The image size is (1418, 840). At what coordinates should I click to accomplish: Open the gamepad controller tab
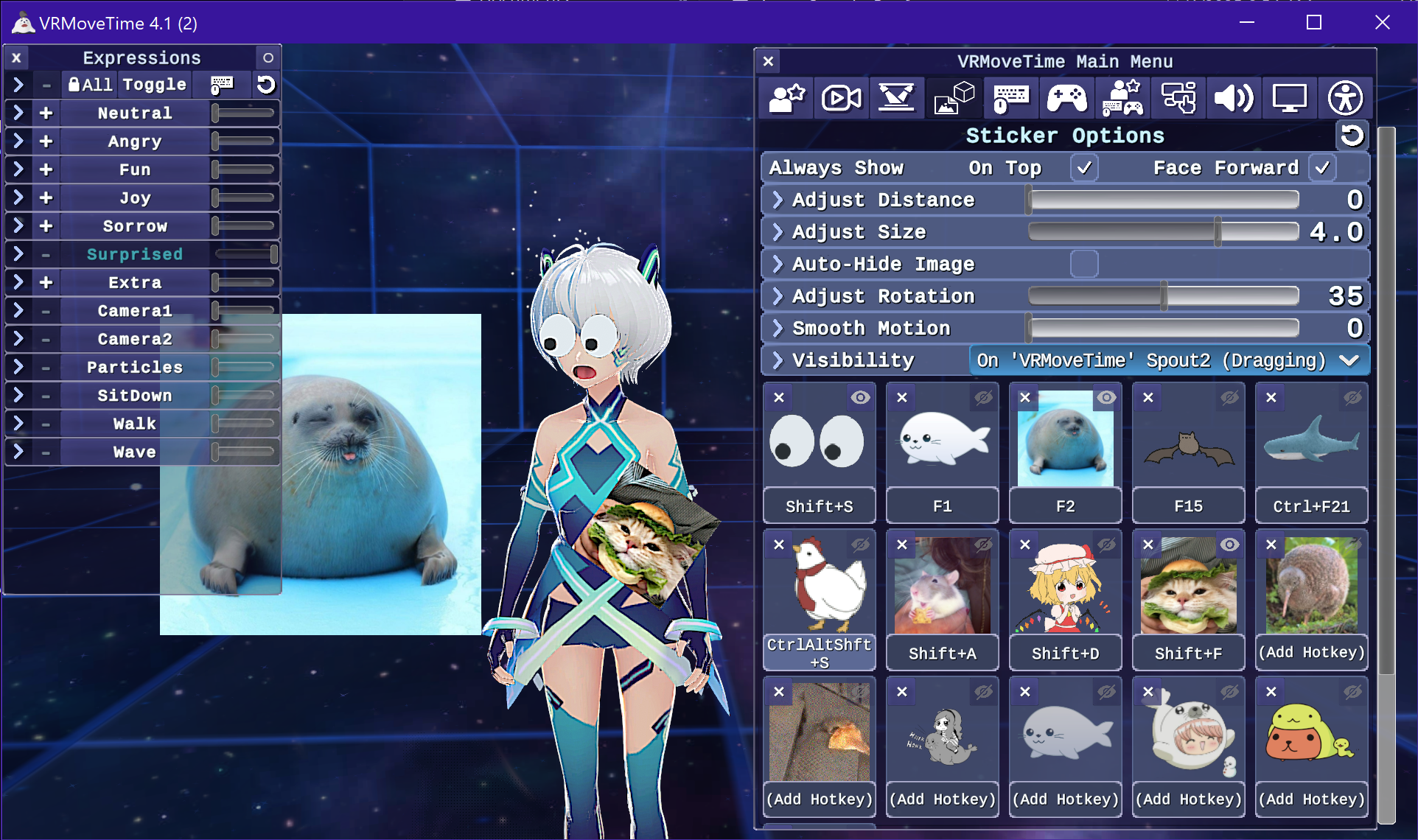1066,98
